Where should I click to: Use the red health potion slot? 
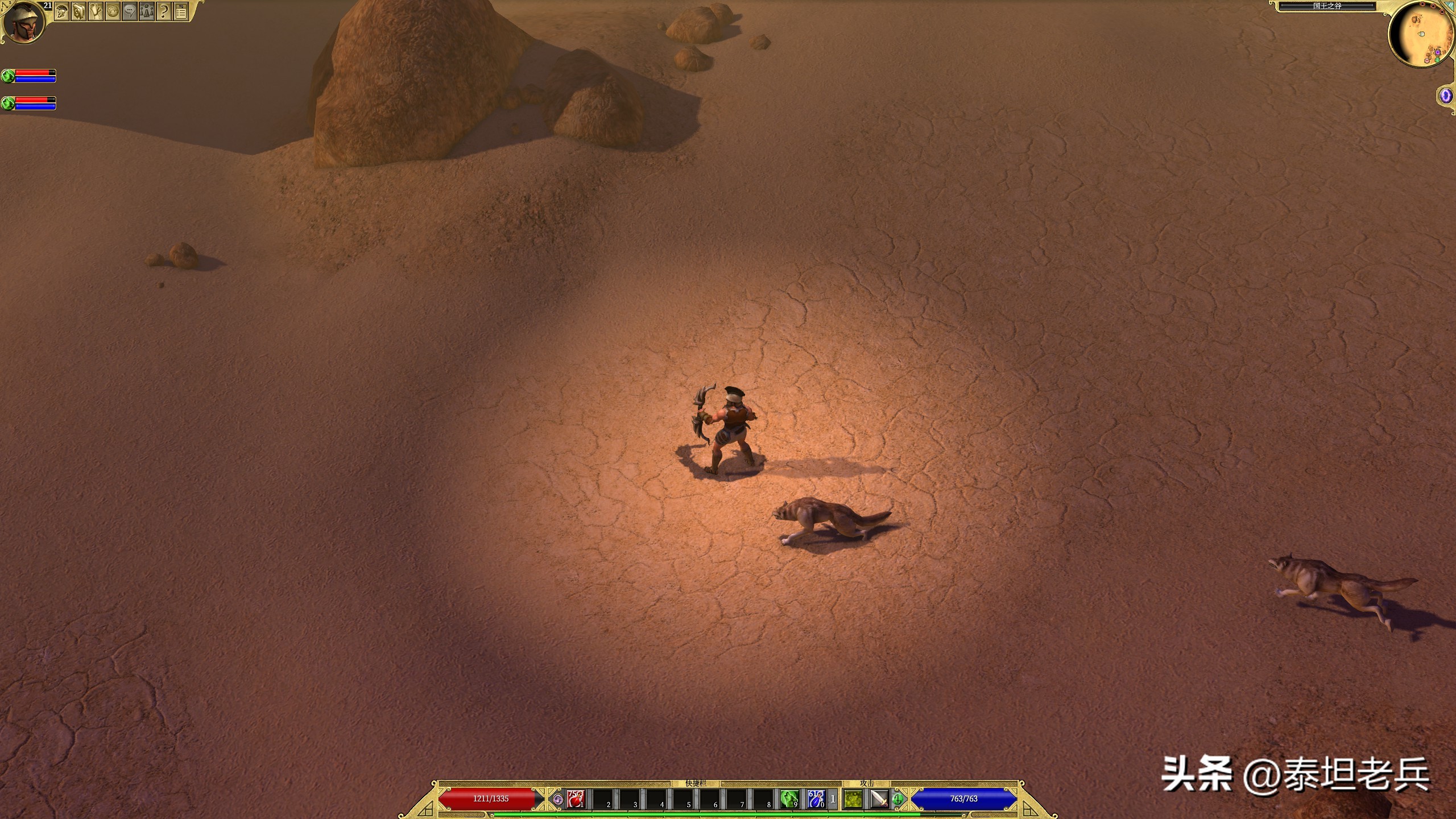point(576,799)
